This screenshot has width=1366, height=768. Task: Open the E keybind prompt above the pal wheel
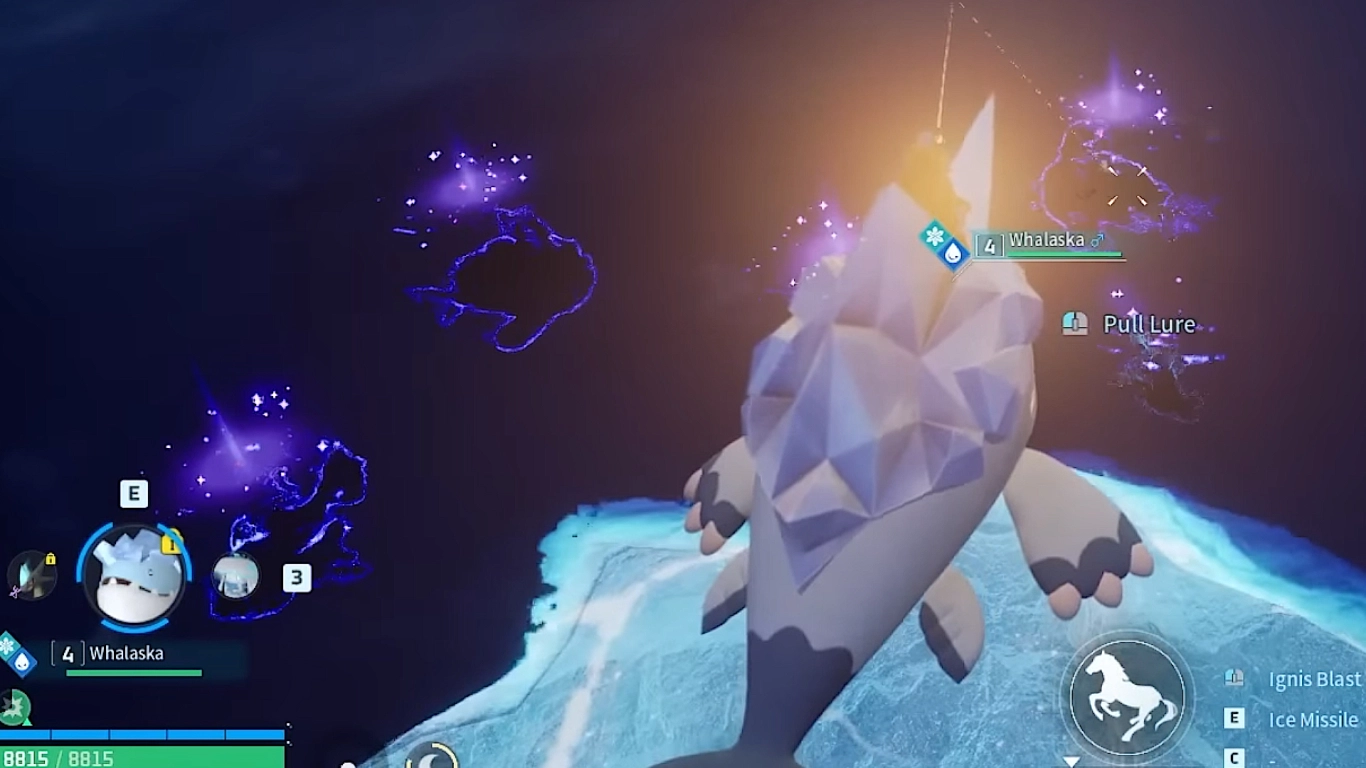[134, 492]
